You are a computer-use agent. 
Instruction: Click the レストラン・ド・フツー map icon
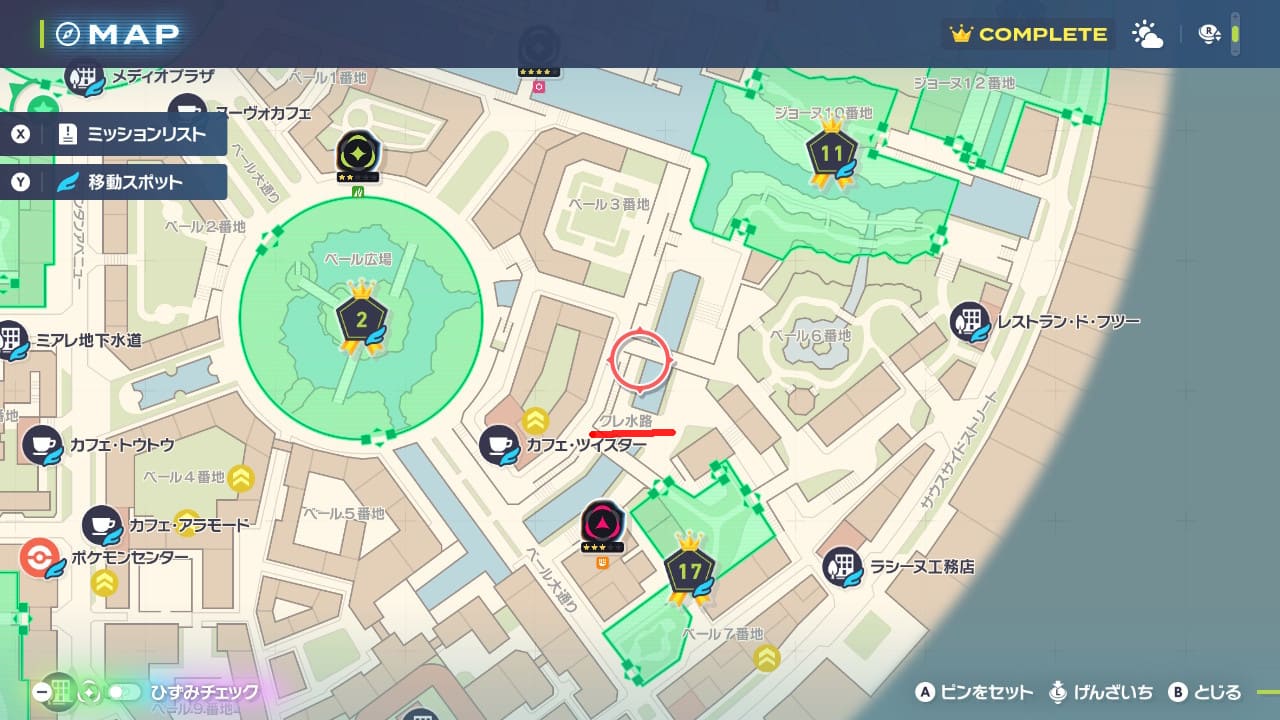pos(970,322)
